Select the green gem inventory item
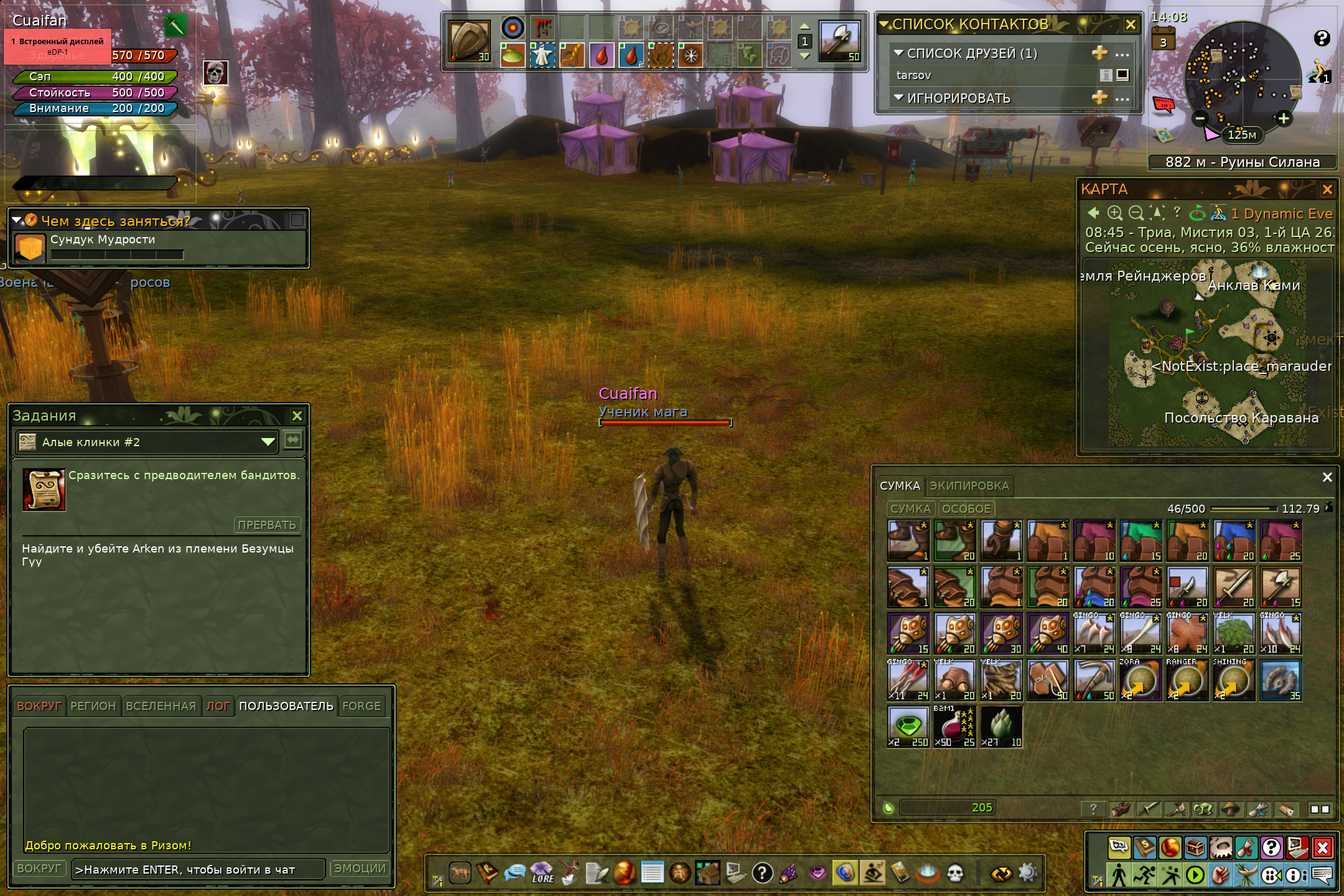The width and height of the screenshot is (1344, 896). coord(908,726)
